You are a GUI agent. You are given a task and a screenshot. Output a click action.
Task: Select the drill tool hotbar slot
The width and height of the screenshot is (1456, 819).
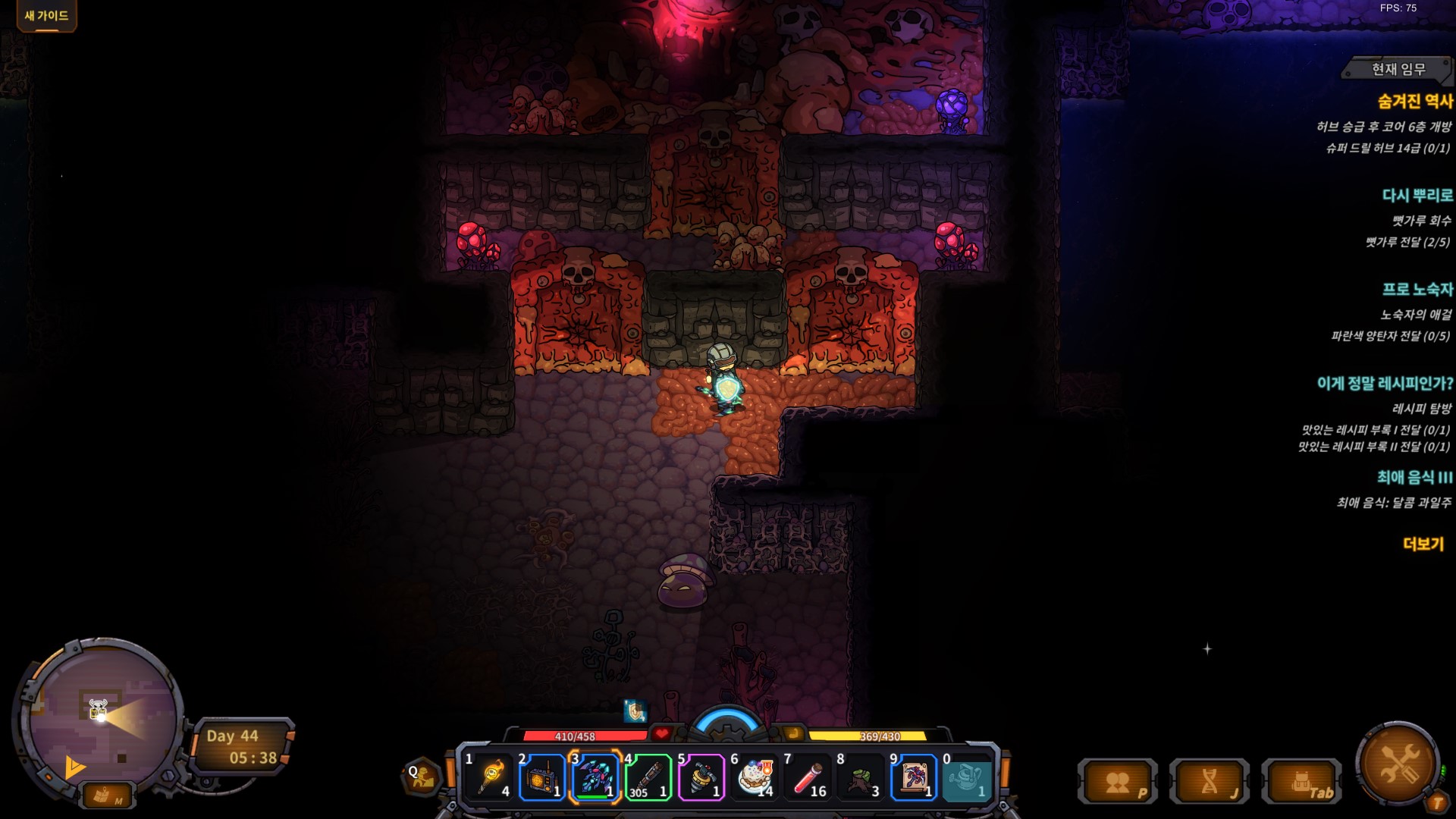click(x=701, y=777)
